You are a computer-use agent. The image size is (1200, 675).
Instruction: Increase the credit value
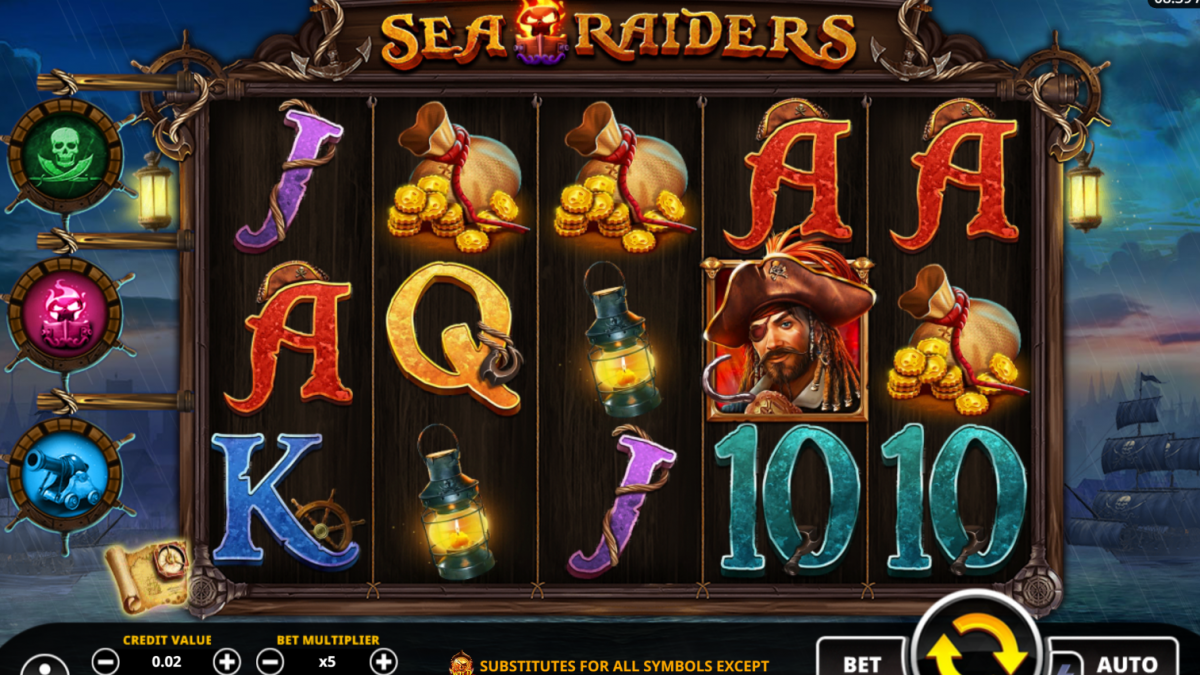[228, 661]
